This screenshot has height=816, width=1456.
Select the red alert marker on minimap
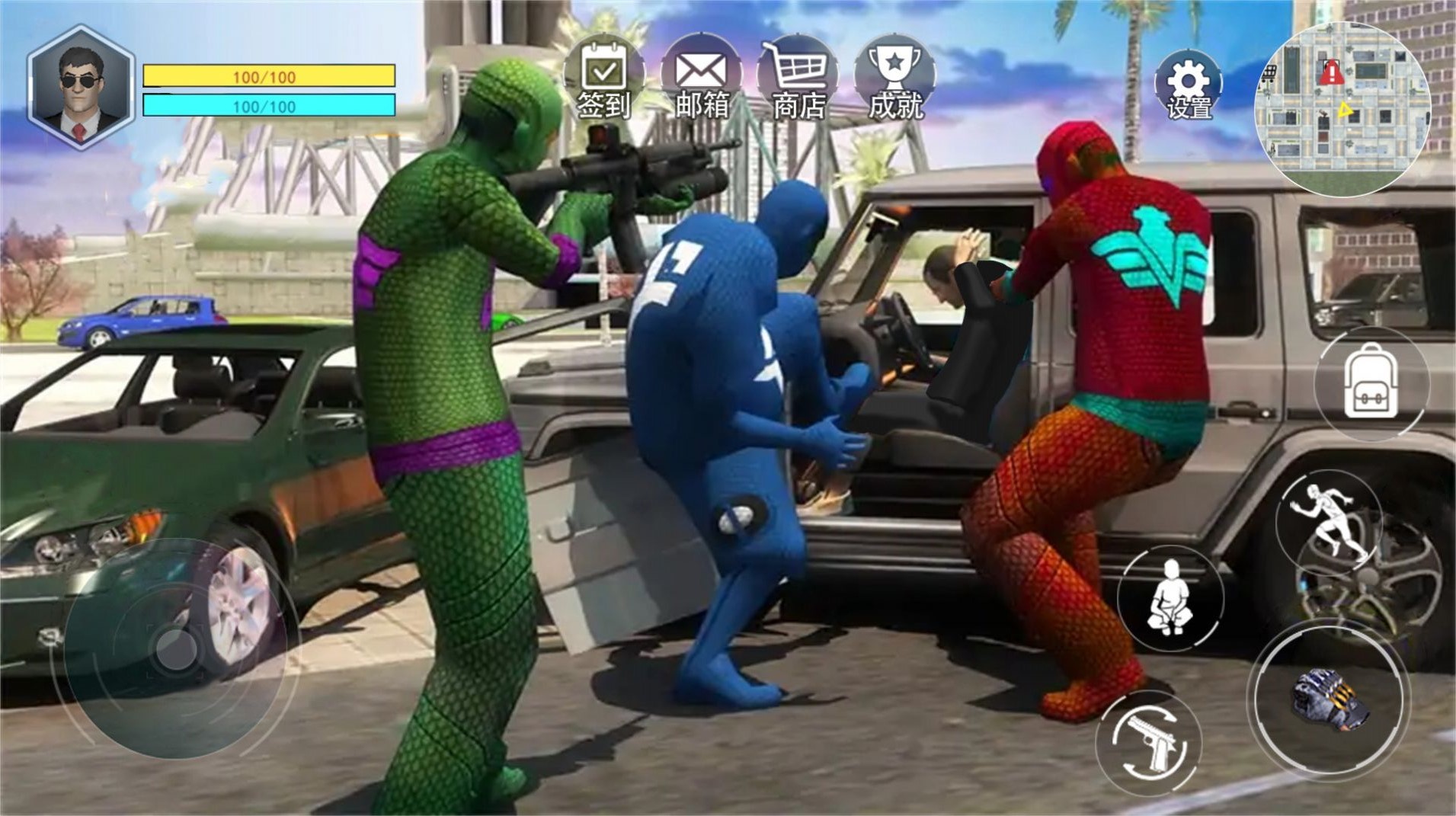[1331, 73]
